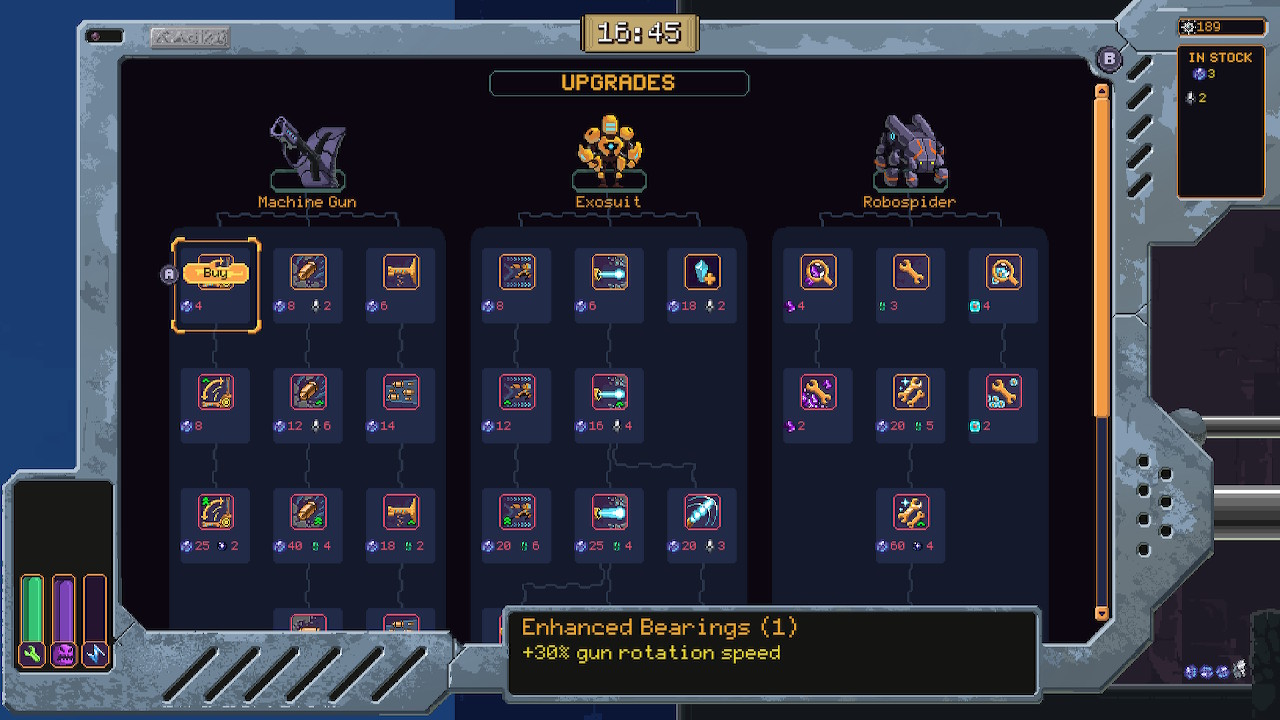This screenshot has width=1280, height=720.
Task: Click the Machine Gun category header
Action: 306,160
